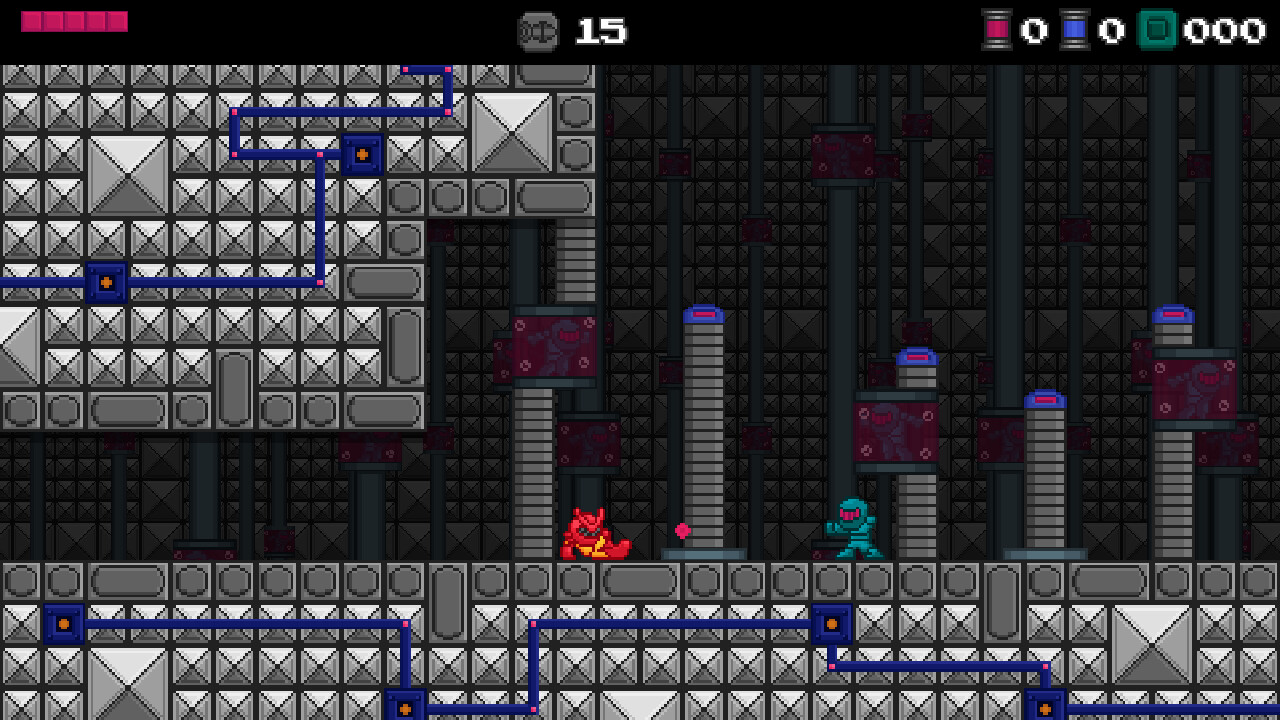Select the blue spool counter icon
This screenshot has height=720, width=1280.
[x=1078, y=31]
